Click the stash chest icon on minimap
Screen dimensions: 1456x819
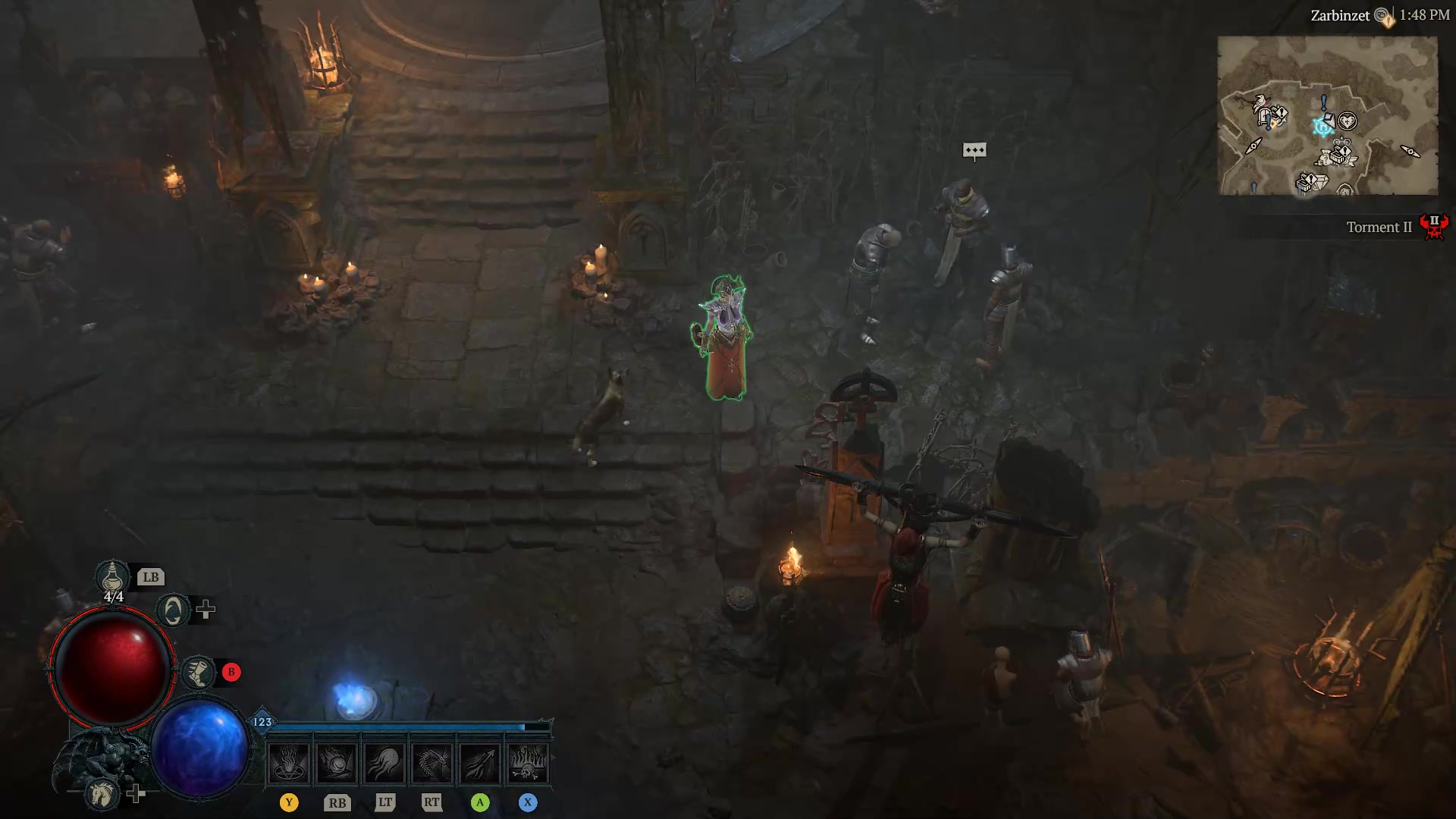pos(1335,155)
